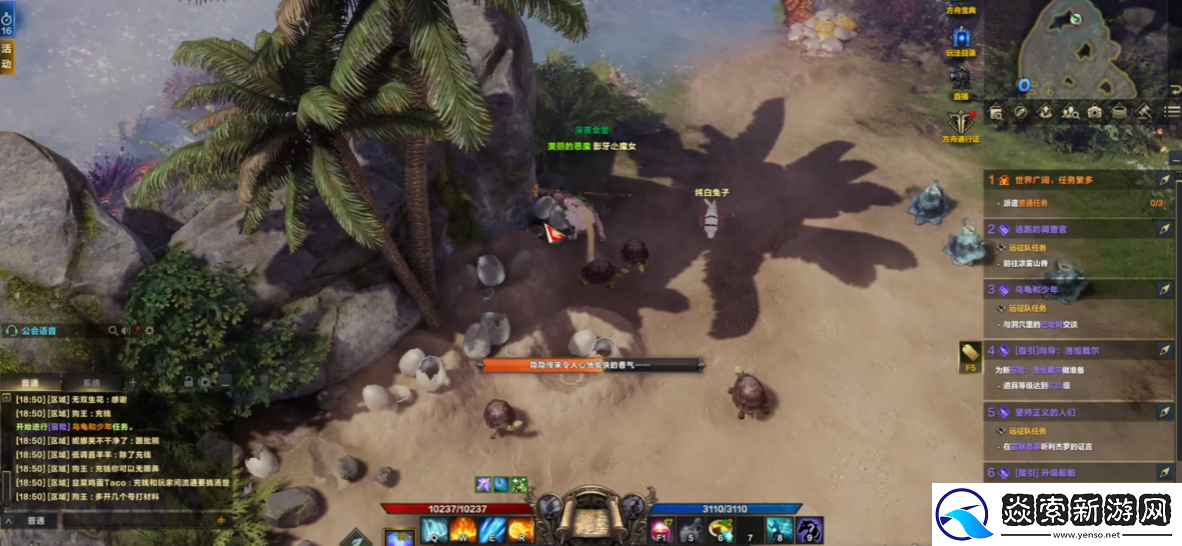The width and height of the screenshot is (1182, 546).
Task: Open the 方舟宝典 codex icon
Action: 961,5
